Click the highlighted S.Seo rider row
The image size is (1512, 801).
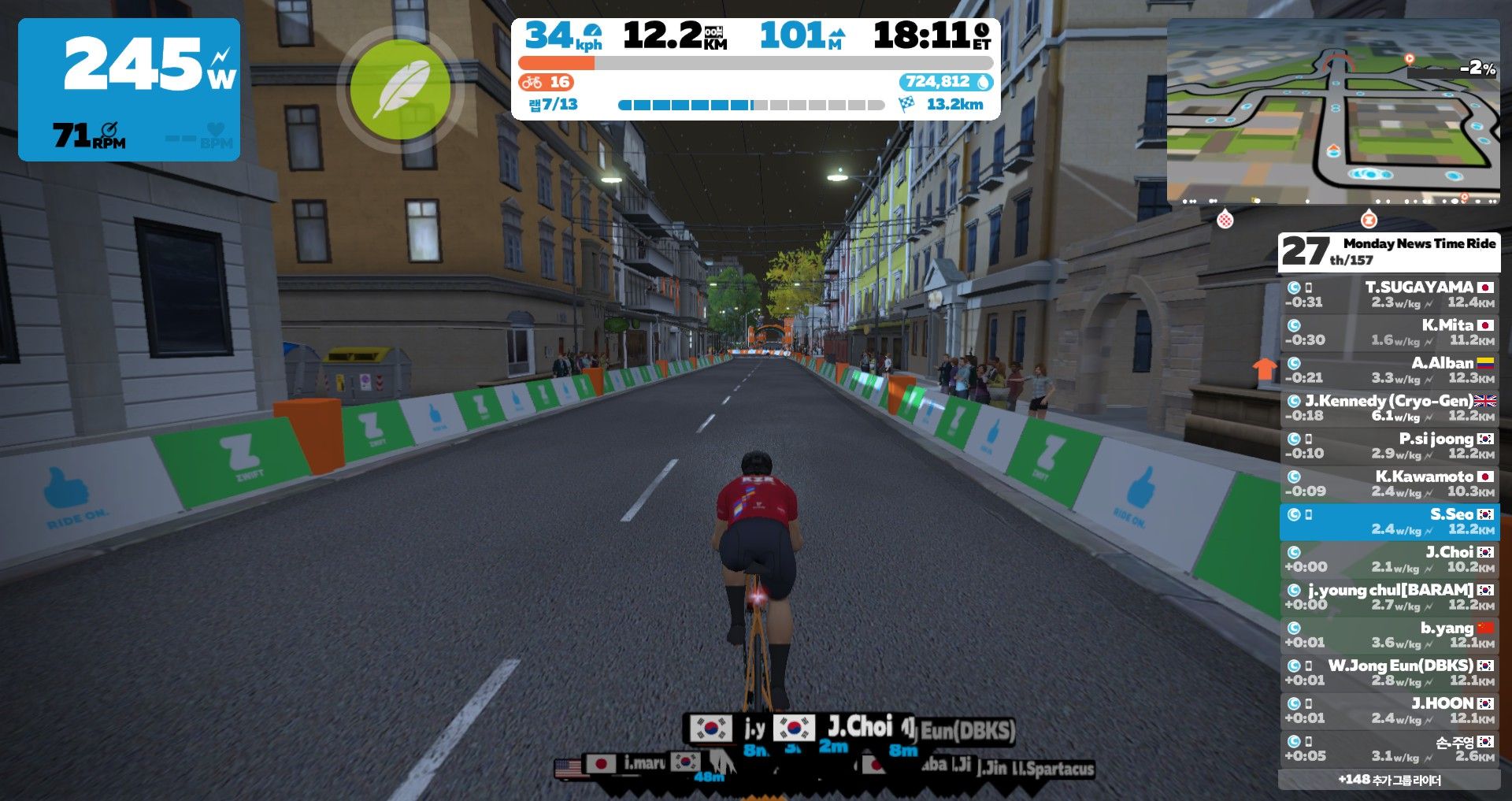pyautogui.click(x=1389, y=521)
